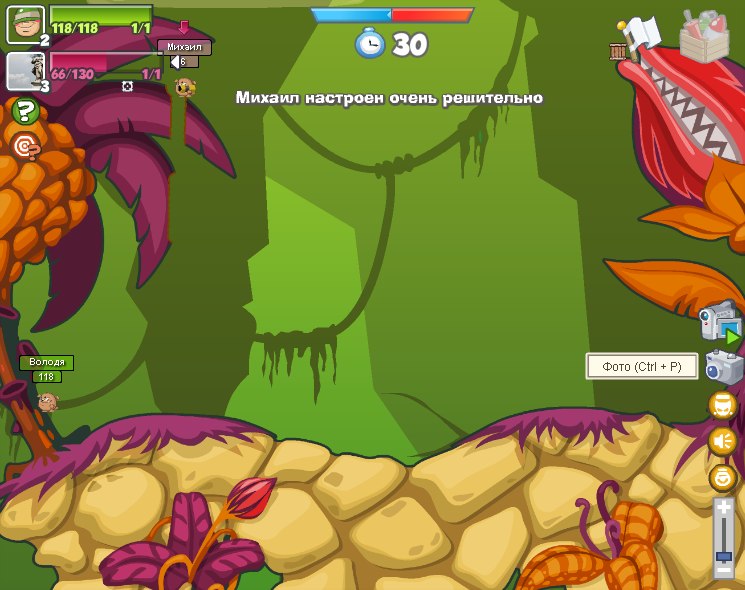This screenshot has height=590, width=745.
Task: Select the green-capped soldier player portrait
Action: (x=25, y=24)
